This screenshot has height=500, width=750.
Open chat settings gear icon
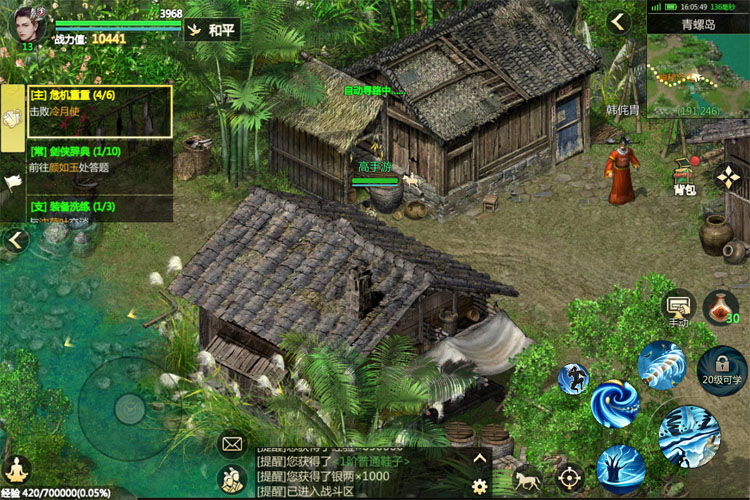tap(480, 486)
